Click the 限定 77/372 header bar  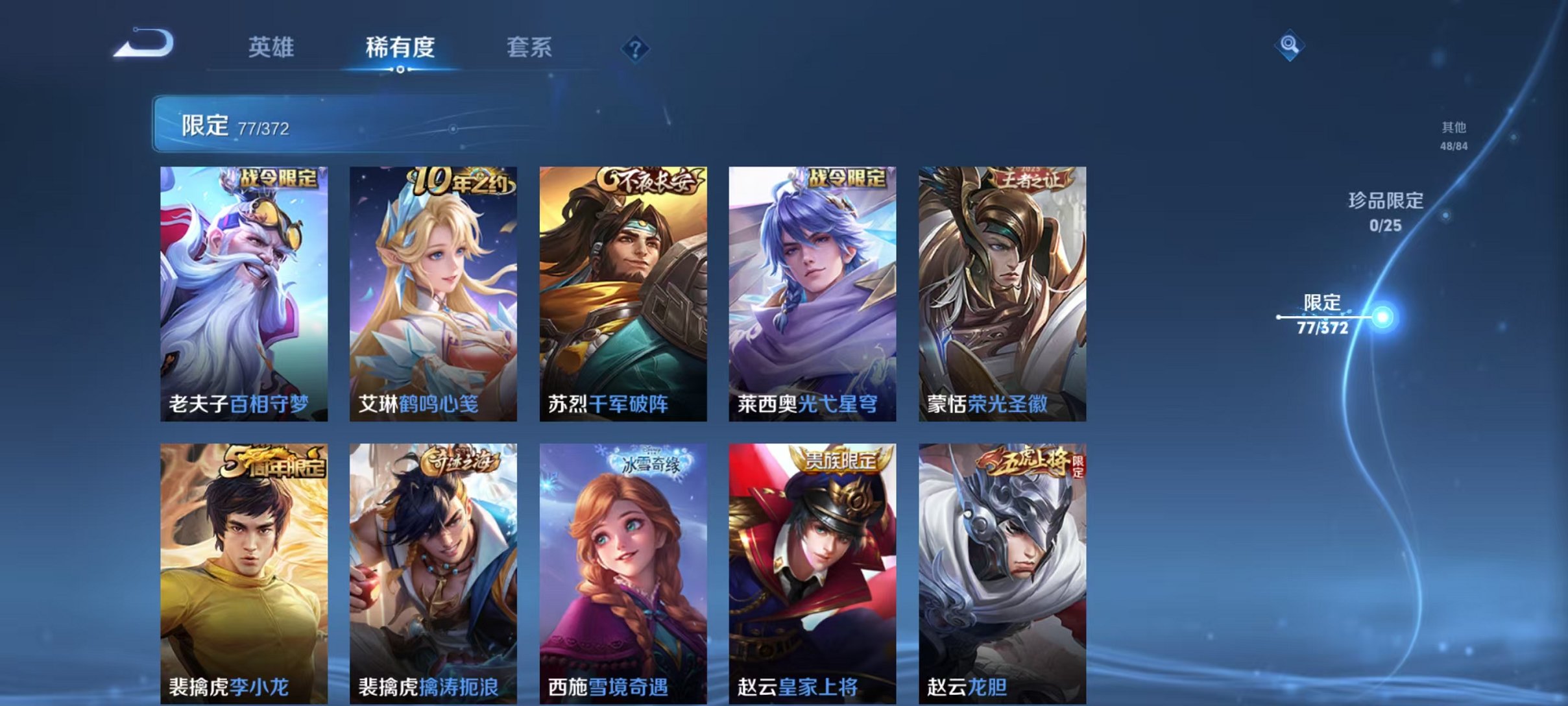272,125
